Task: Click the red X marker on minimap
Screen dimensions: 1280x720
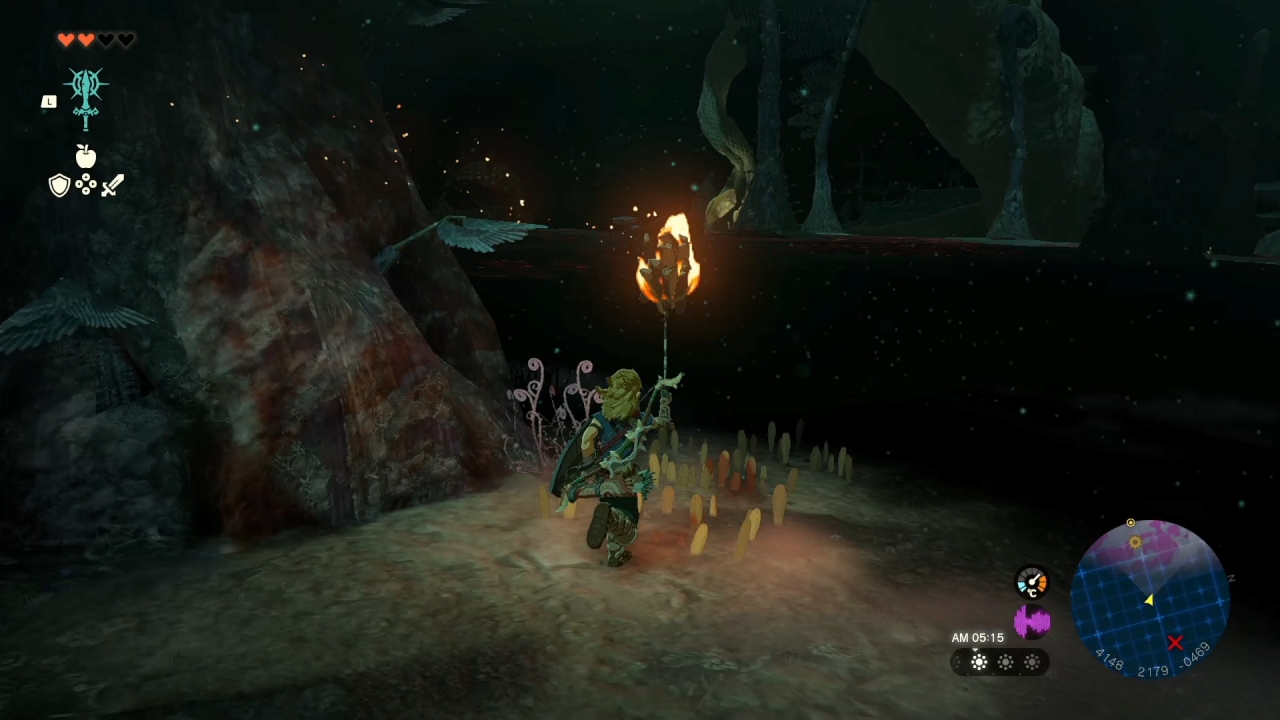Action: [x=1175, y=643]
